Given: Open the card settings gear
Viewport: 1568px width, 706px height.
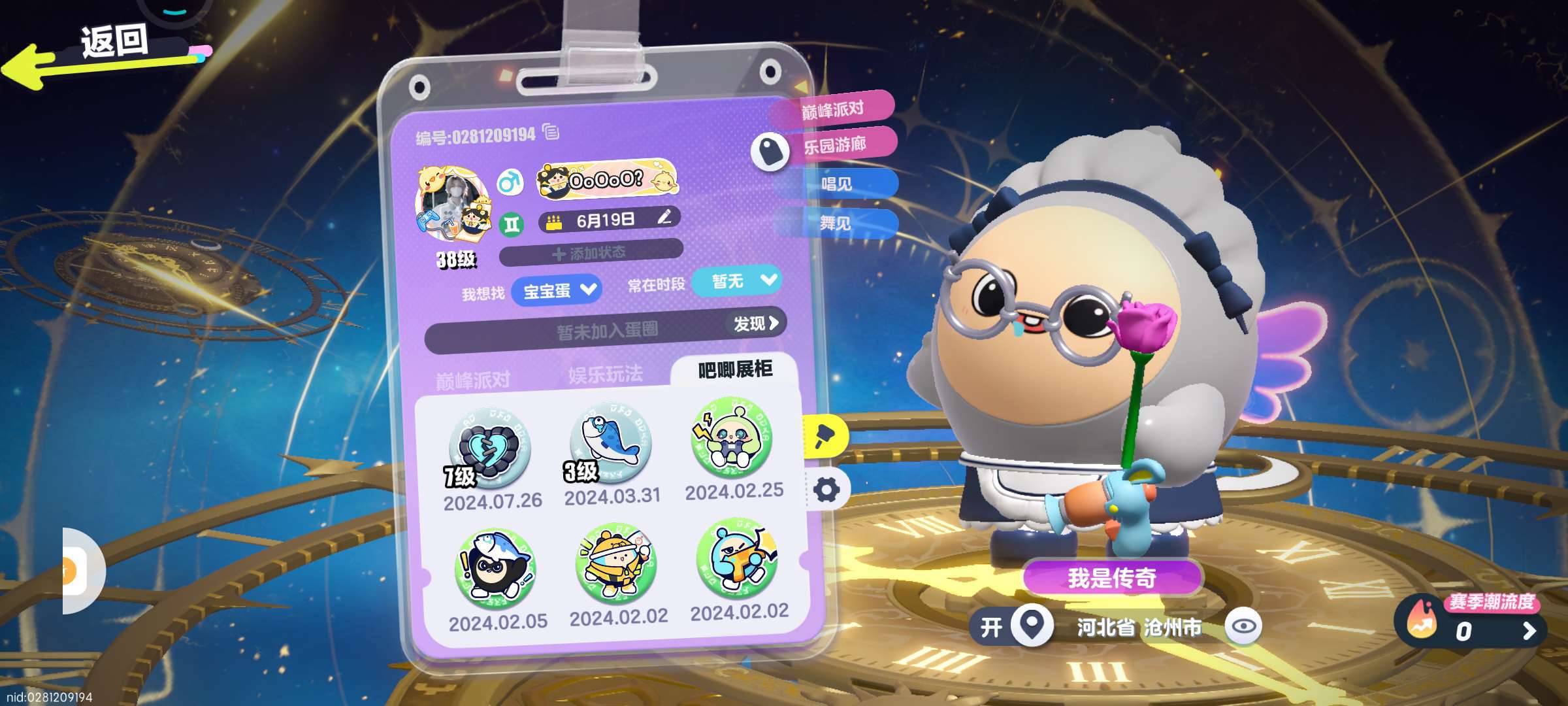Looking at the screenshot, I should [x=826, y=490].
